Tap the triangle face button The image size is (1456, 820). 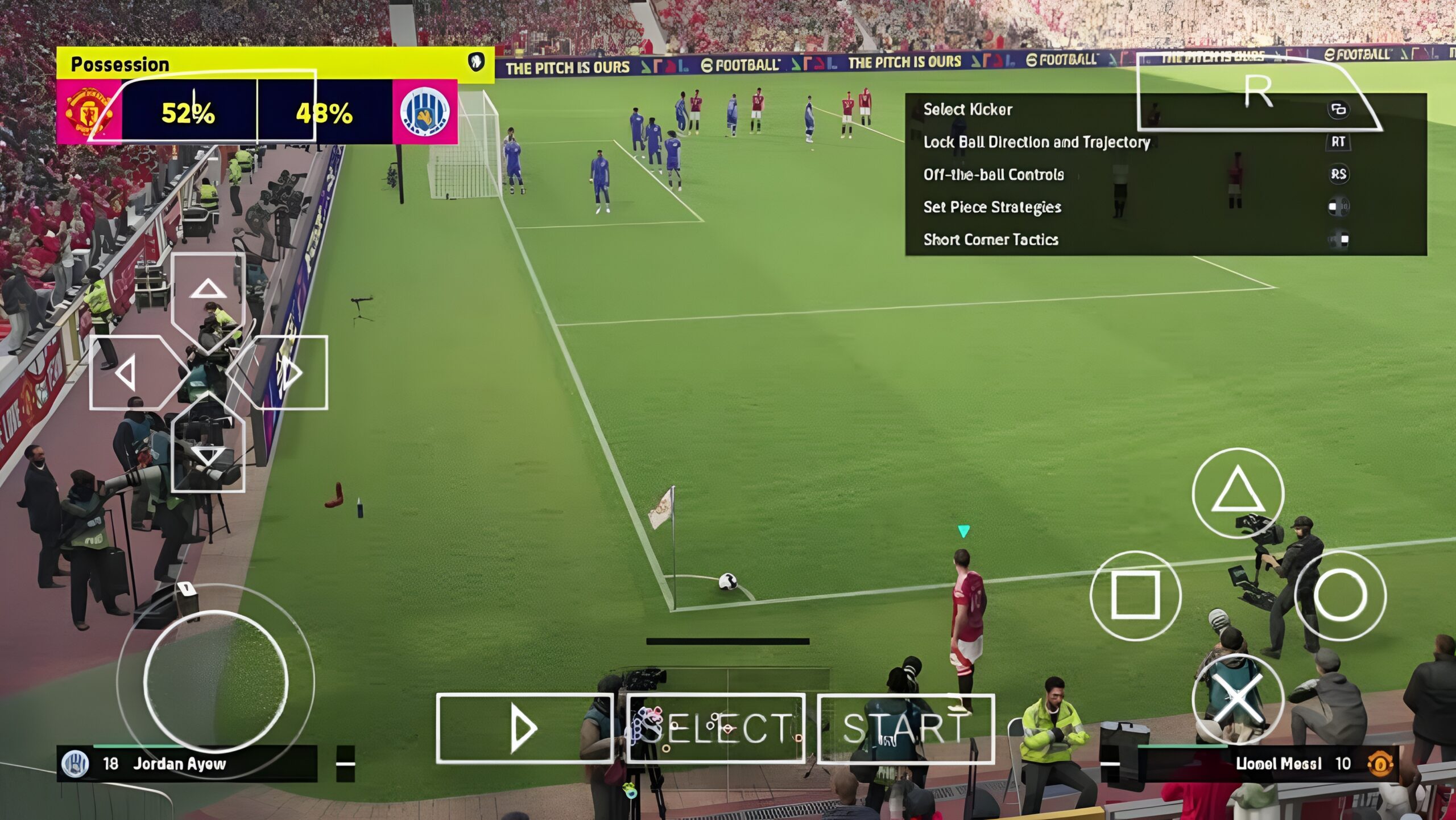click(1238, 492)
